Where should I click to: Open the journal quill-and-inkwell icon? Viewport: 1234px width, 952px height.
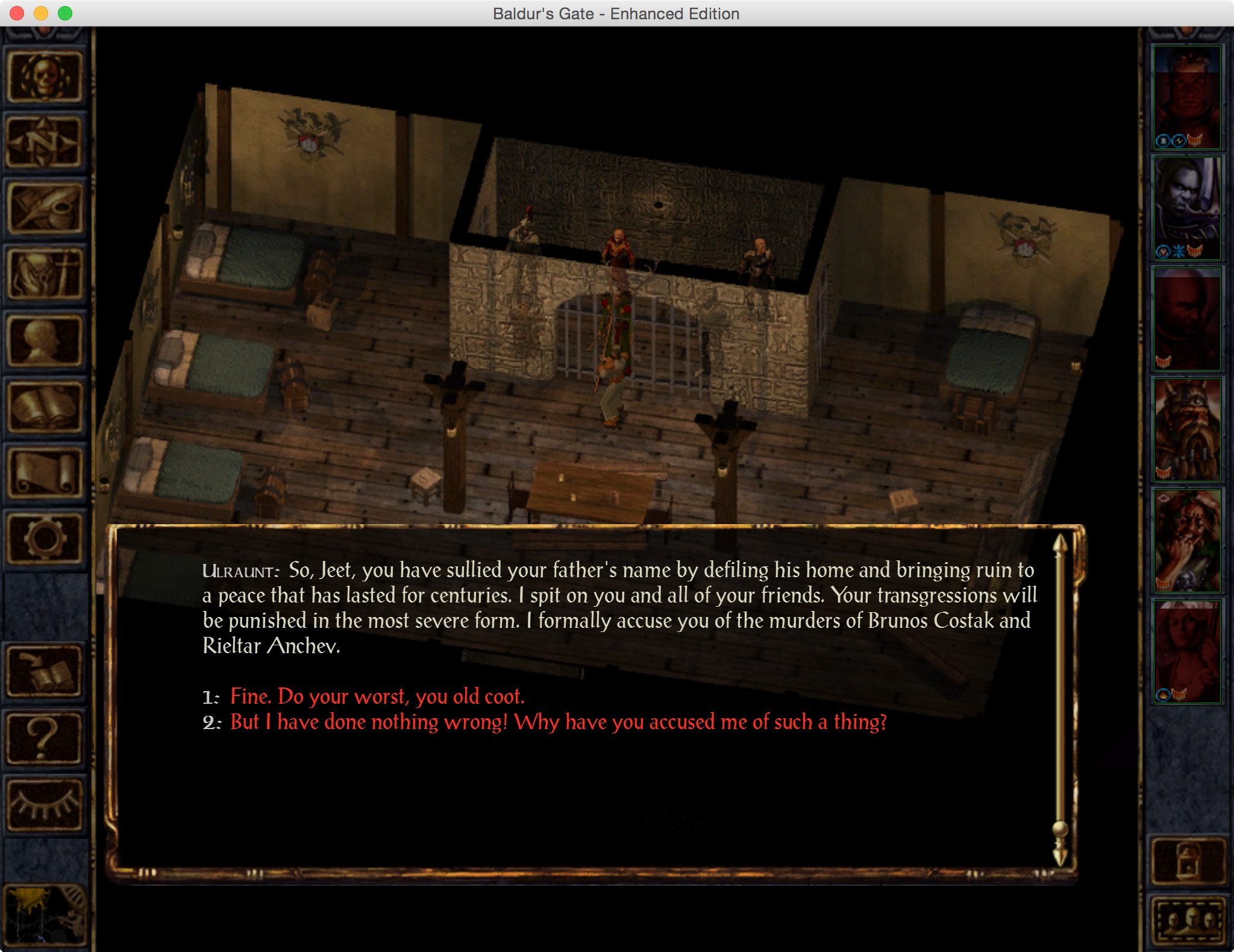[x=44, y=208]
